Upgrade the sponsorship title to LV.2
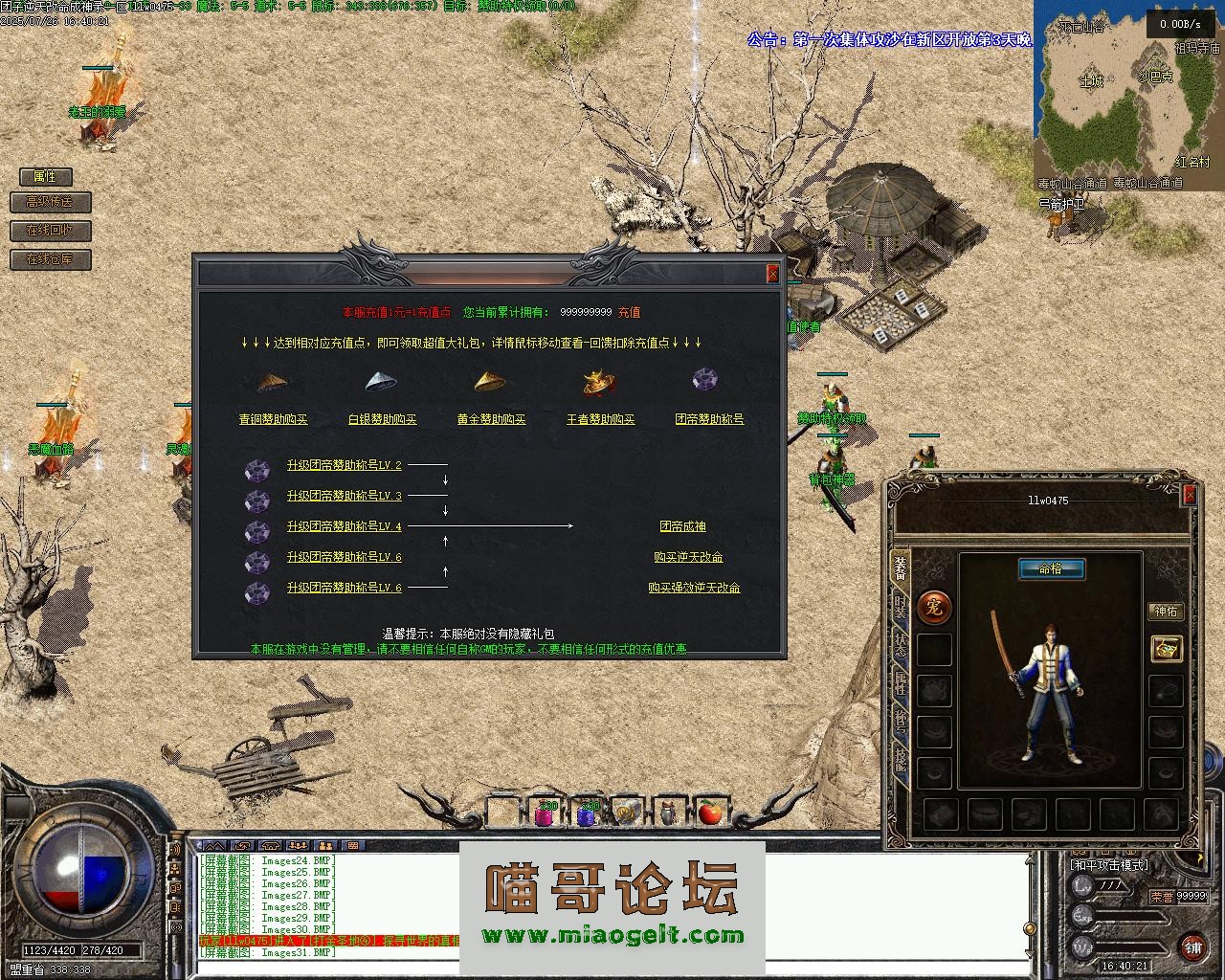Image resolution: width=1225 pixels, height=980 pixels. [x=345, y=466]
